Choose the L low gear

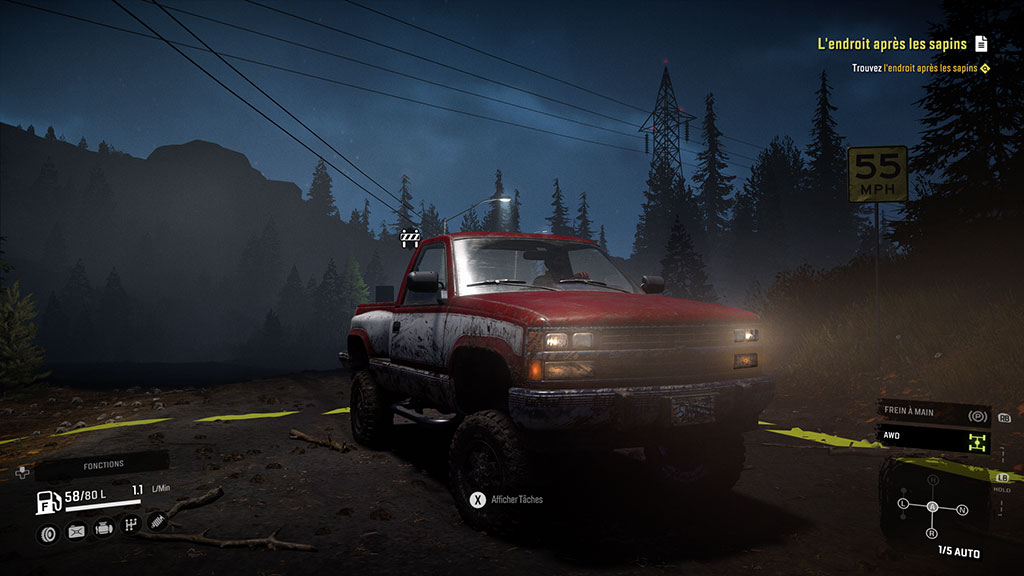click(903, 502)
